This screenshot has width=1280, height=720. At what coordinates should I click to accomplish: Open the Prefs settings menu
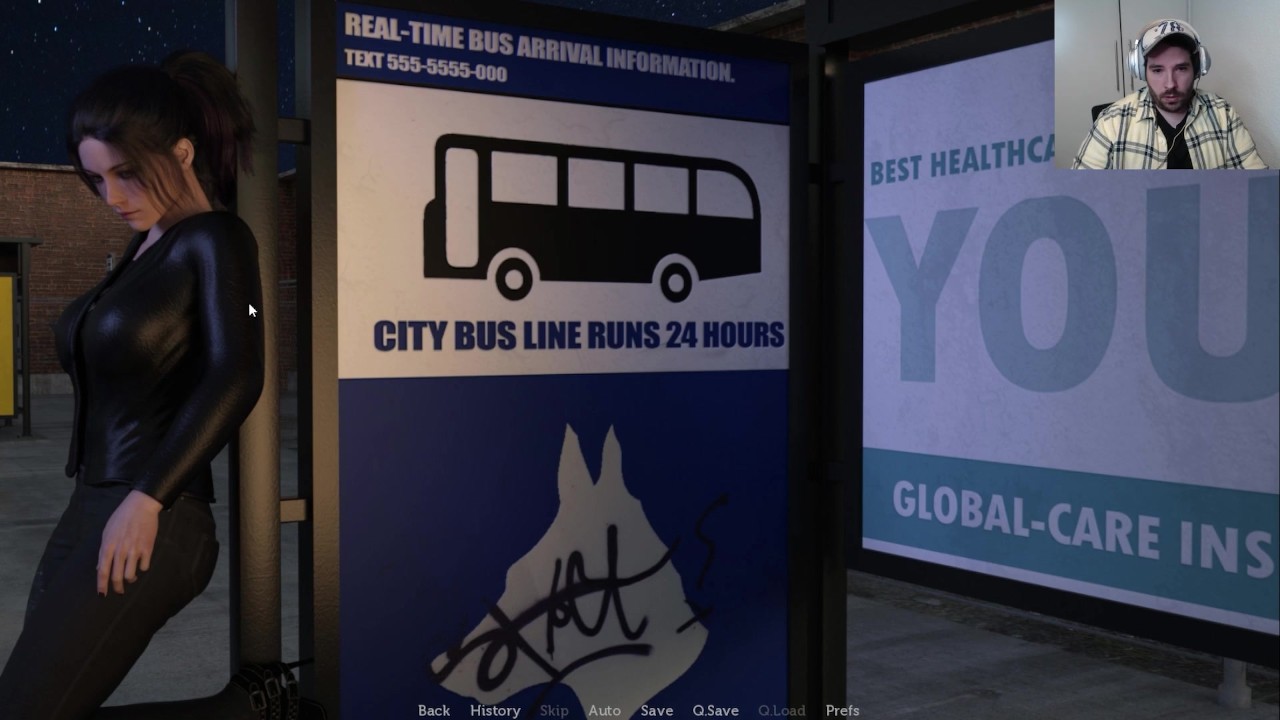point(842,710)
